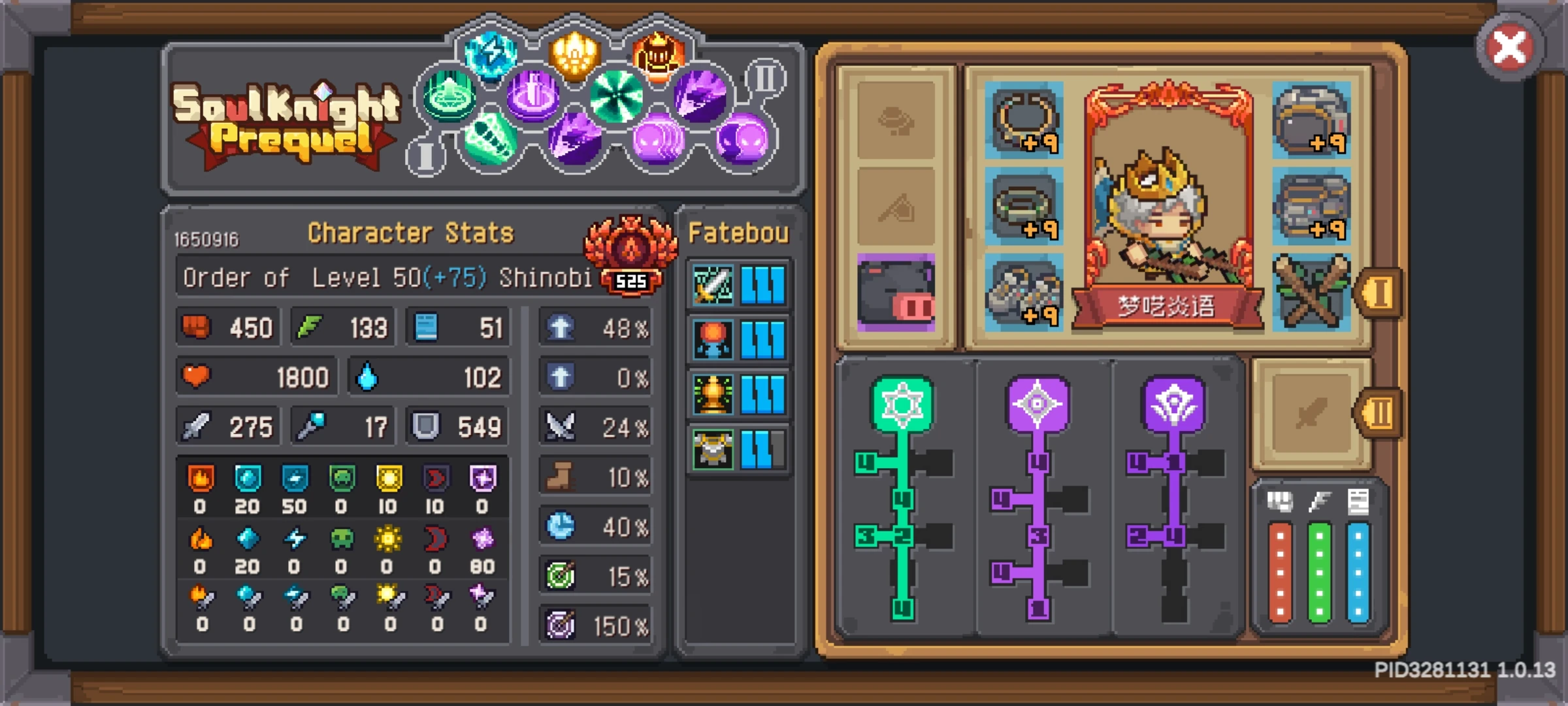This screenshot has height=706, width=1568.
Task: Expand weapon loadout slot I
Action: coord(1380,294)
